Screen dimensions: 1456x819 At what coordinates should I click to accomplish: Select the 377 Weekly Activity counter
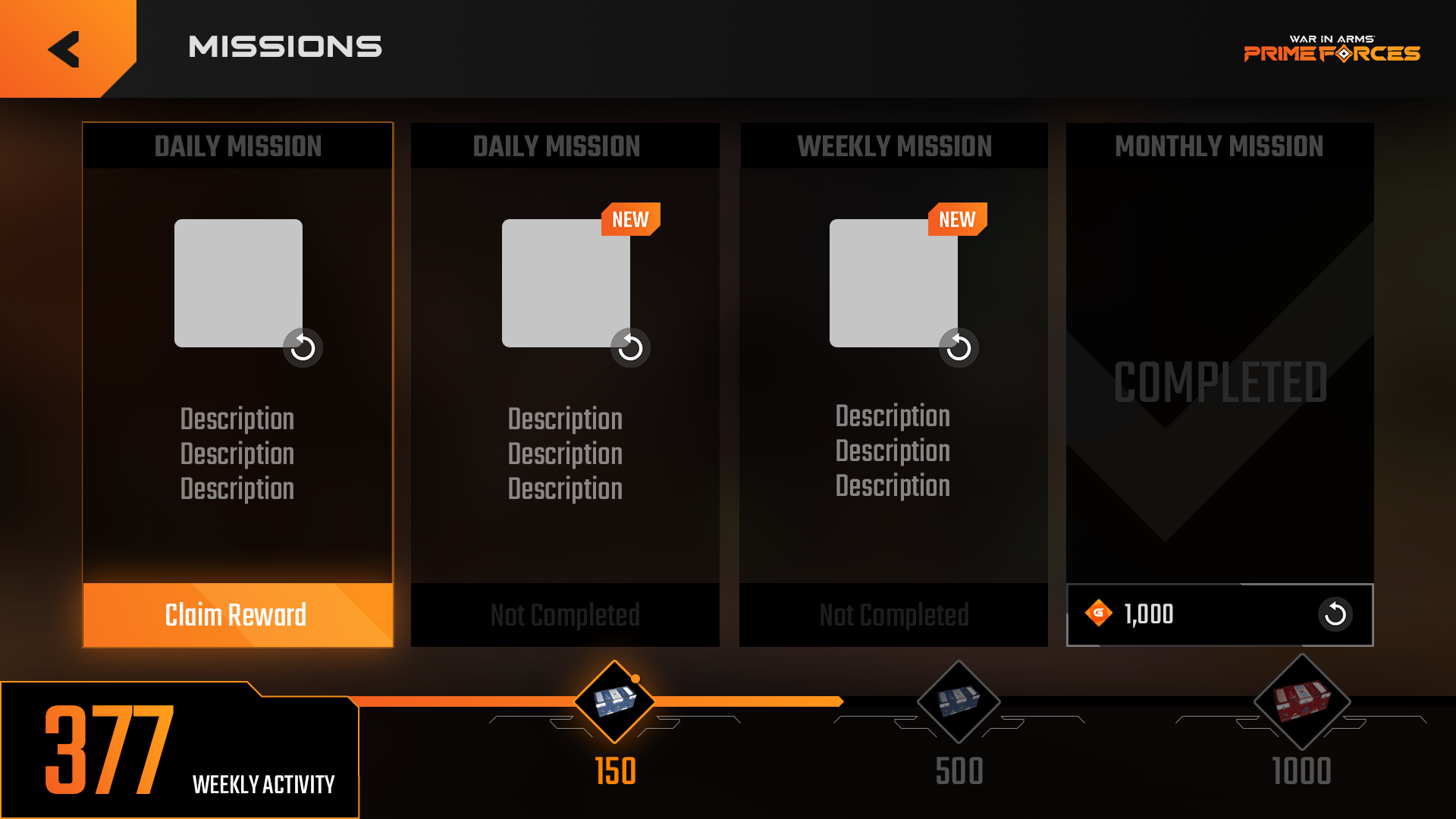(110, 747)
